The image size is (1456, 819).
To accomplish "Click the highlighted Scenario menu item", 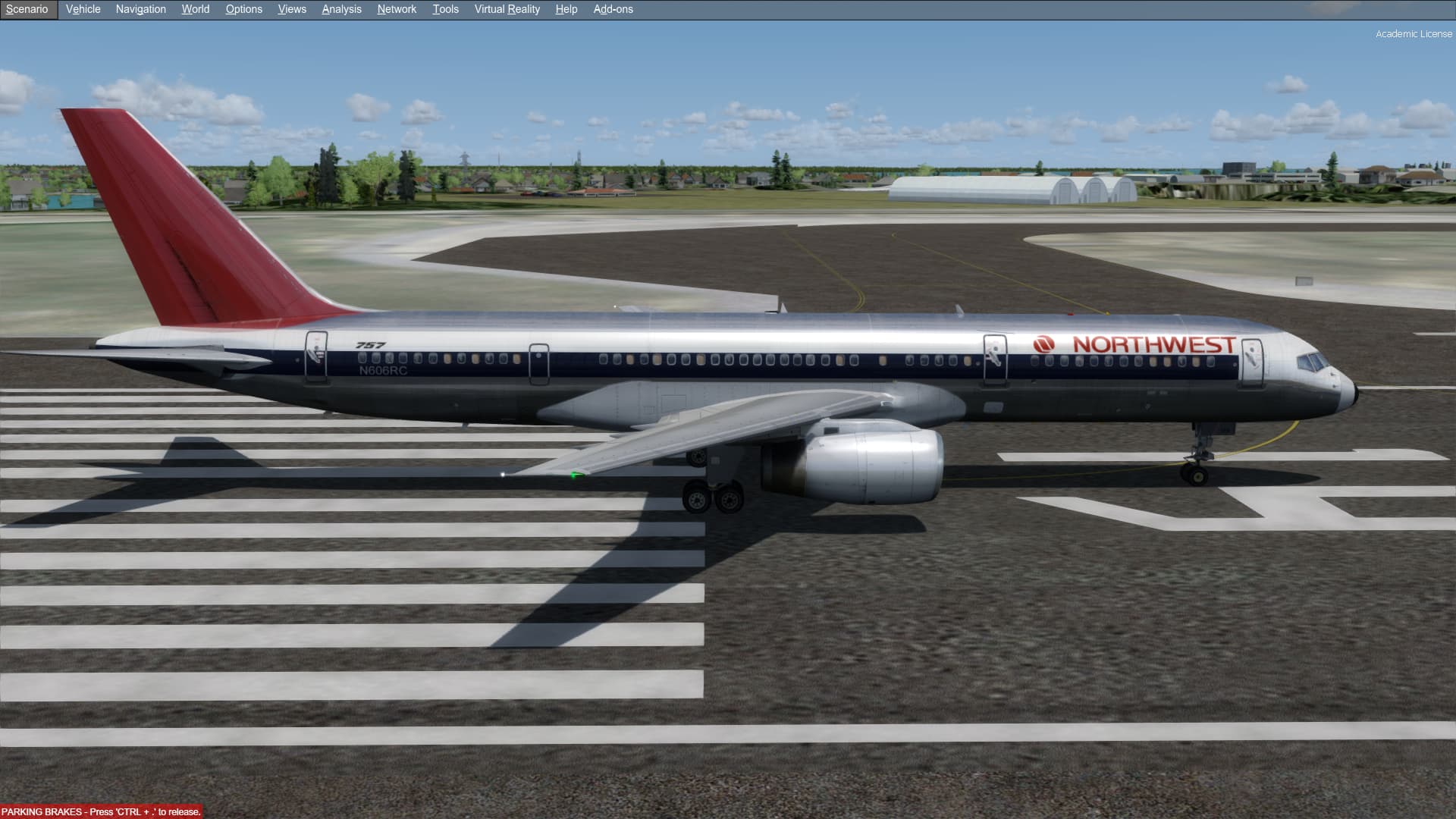I will [x=28, y=9].
